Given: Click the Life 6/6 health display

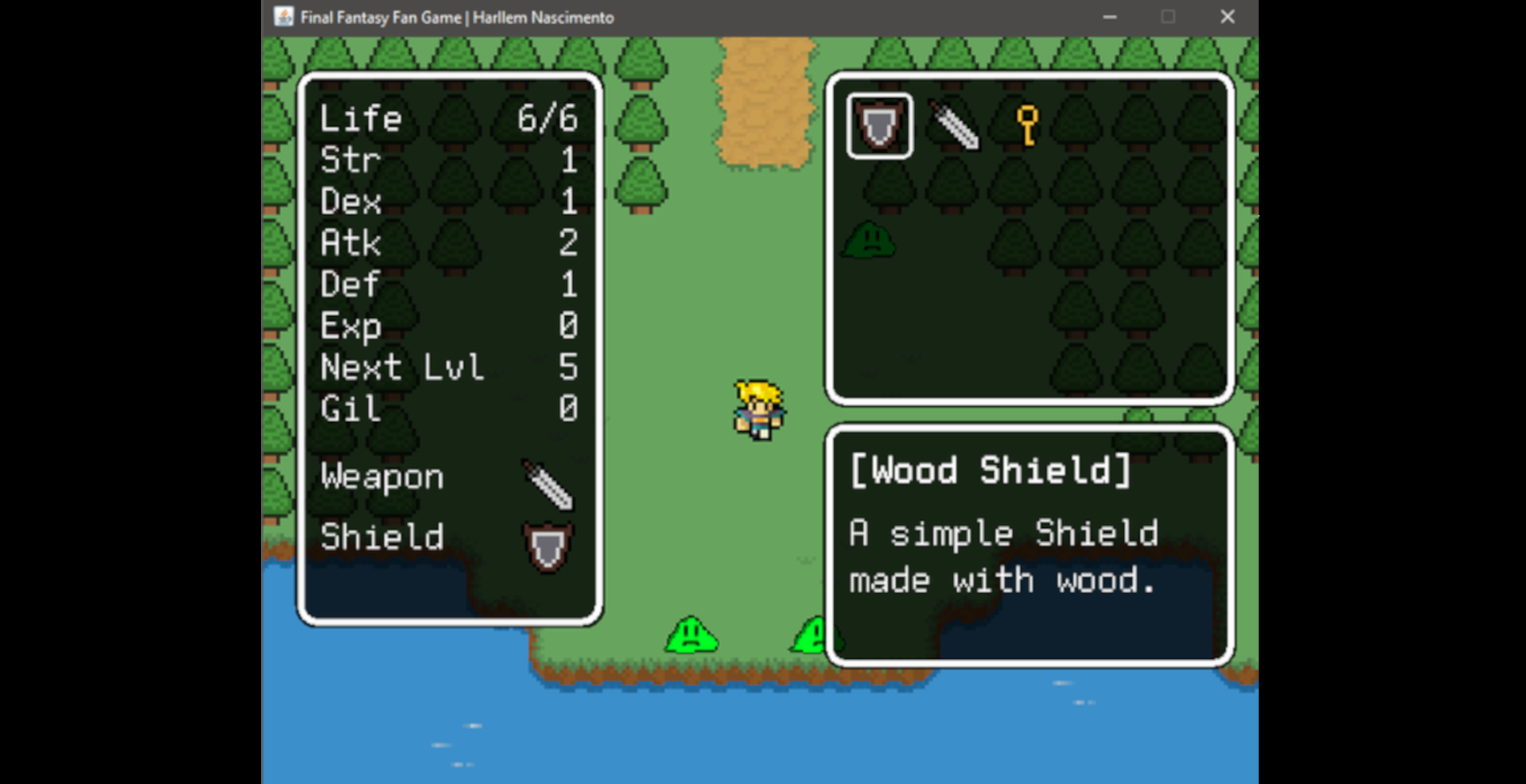Looking at the screenshot, I should click(447, 117).
